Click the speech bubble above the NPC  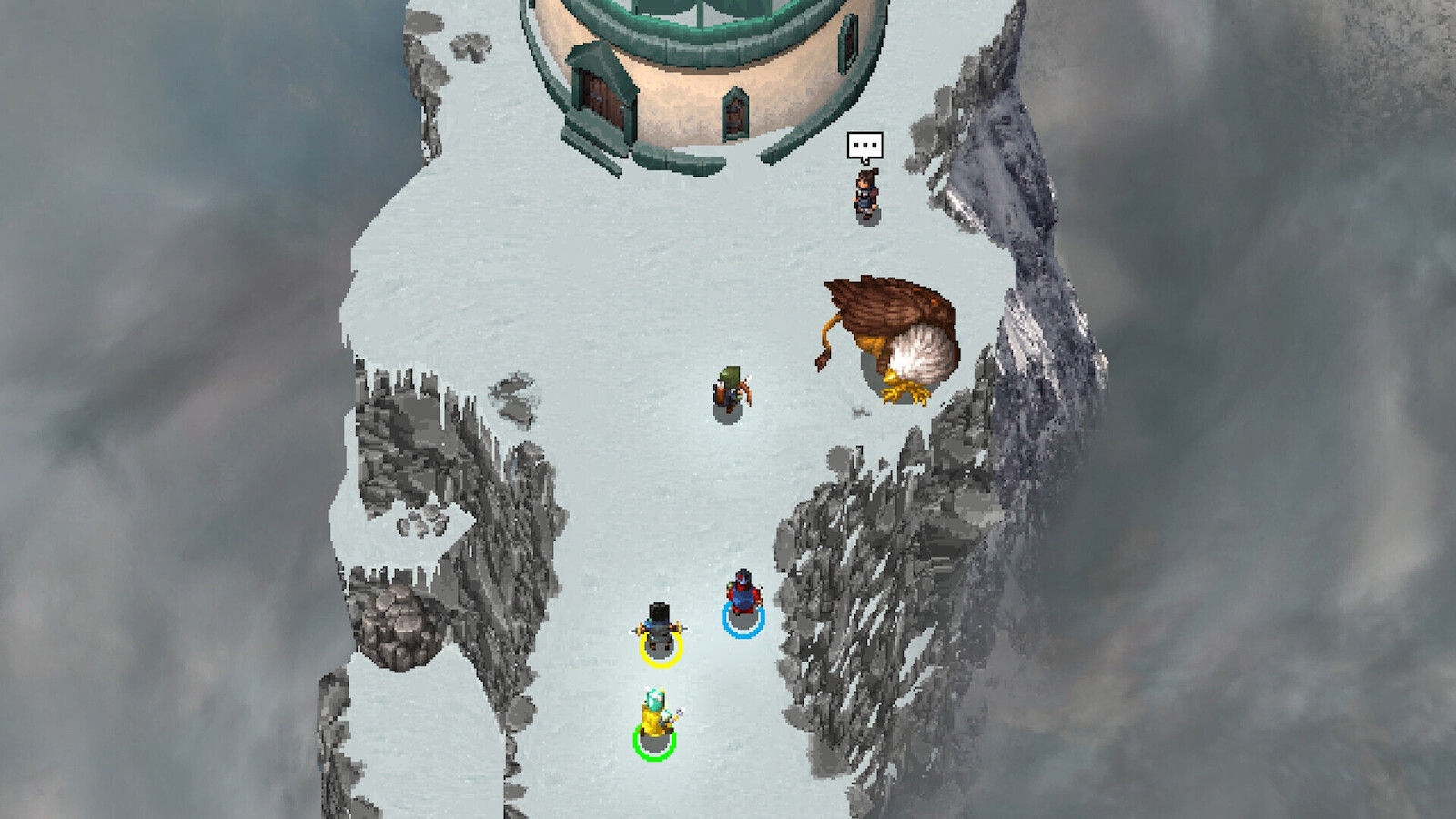coord(864,146)
